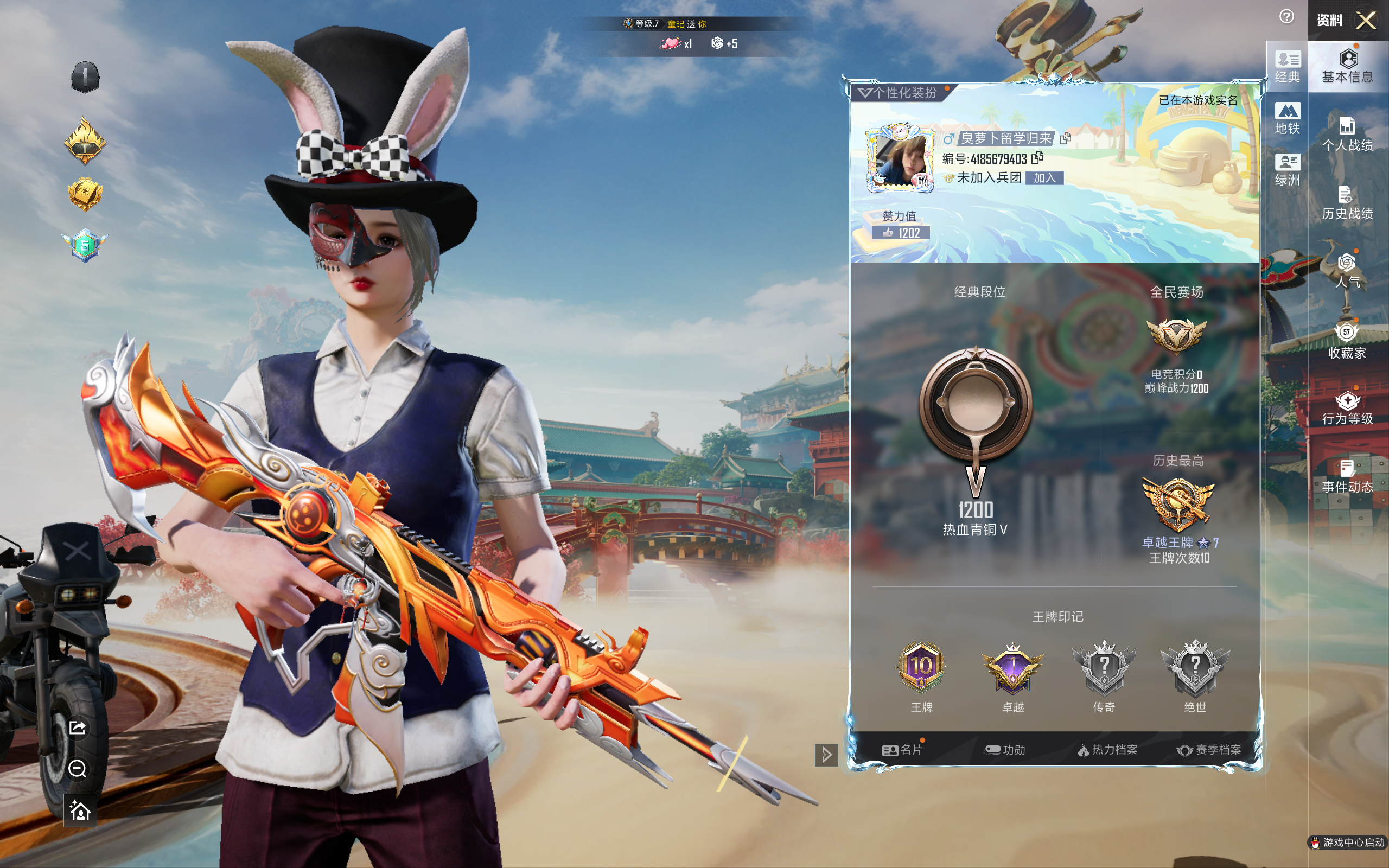The width and height of the screenshot is (1389, 868).
Task: Copy the player ID number
Action: (x=1037, y=158)
